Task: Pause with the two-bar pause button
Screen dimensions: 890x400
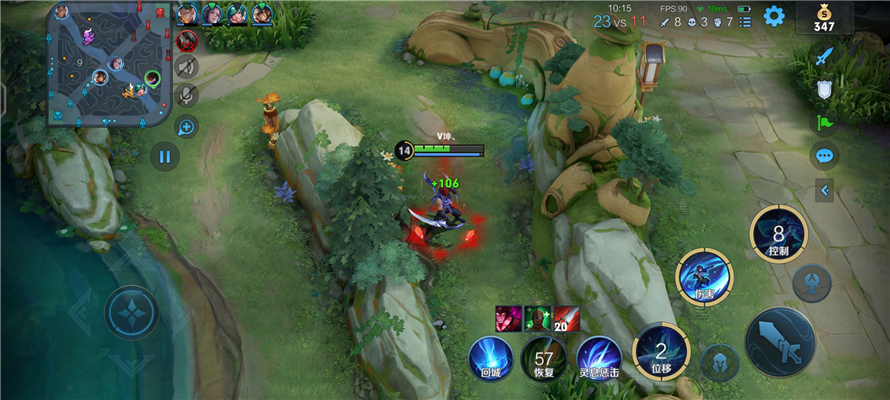Action: coord(164,155)
